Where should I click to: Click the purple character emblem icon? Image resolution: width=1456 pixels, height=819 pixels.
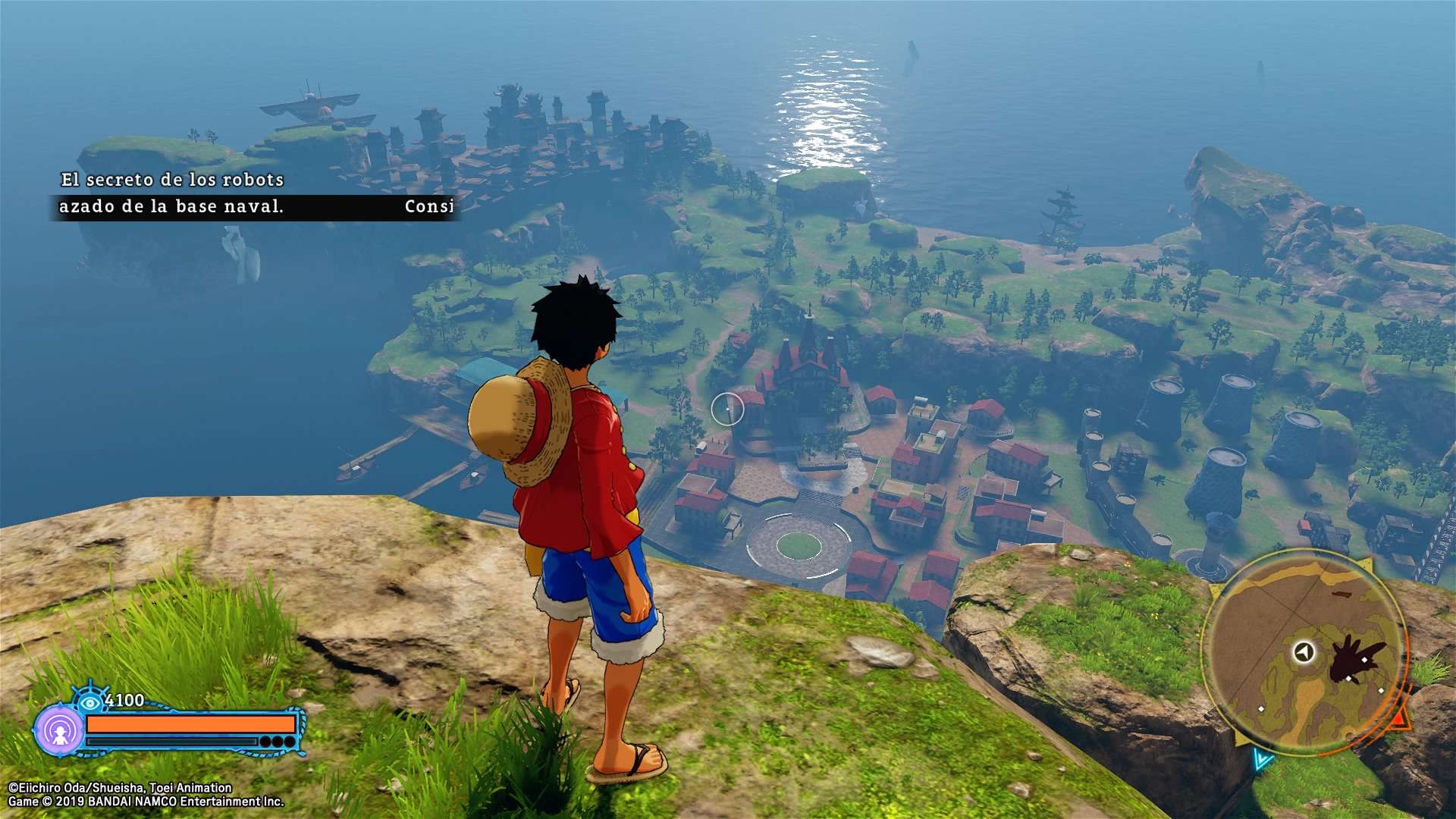(60, 731)
